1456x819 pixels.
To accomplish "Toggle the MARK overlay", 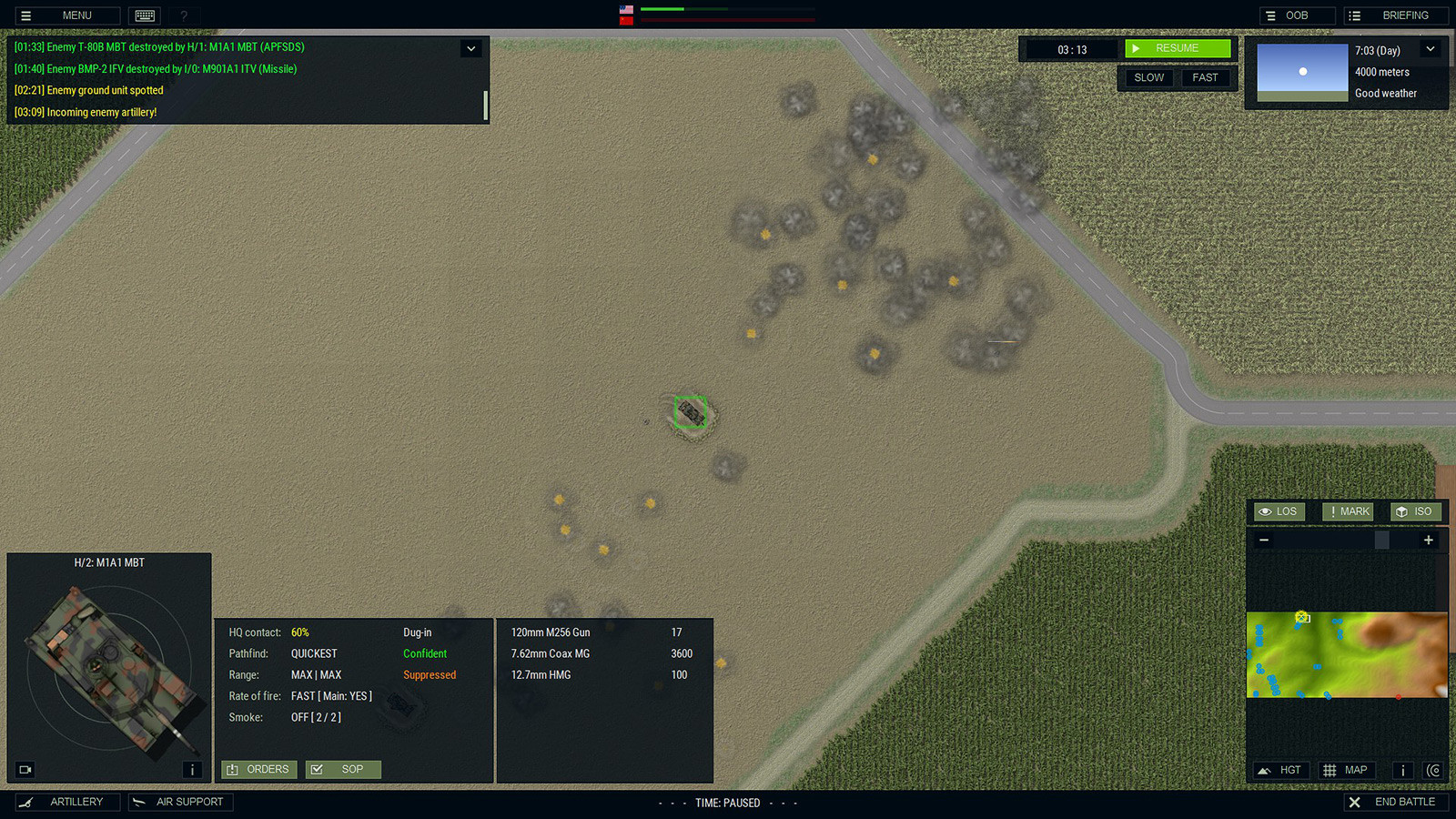I will (1347, 511).
